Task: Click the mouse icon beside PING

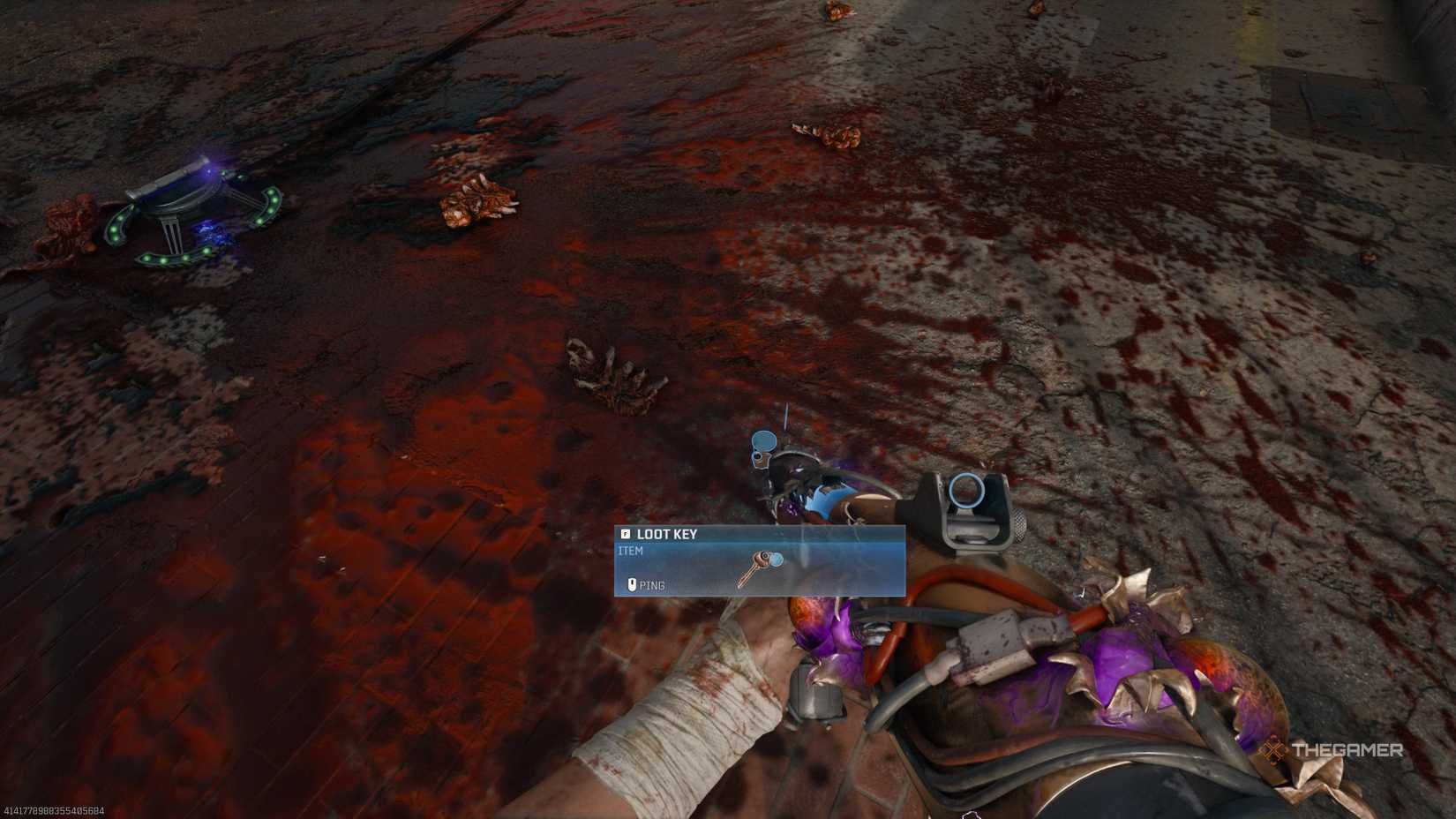Action: tap(632, 583)
